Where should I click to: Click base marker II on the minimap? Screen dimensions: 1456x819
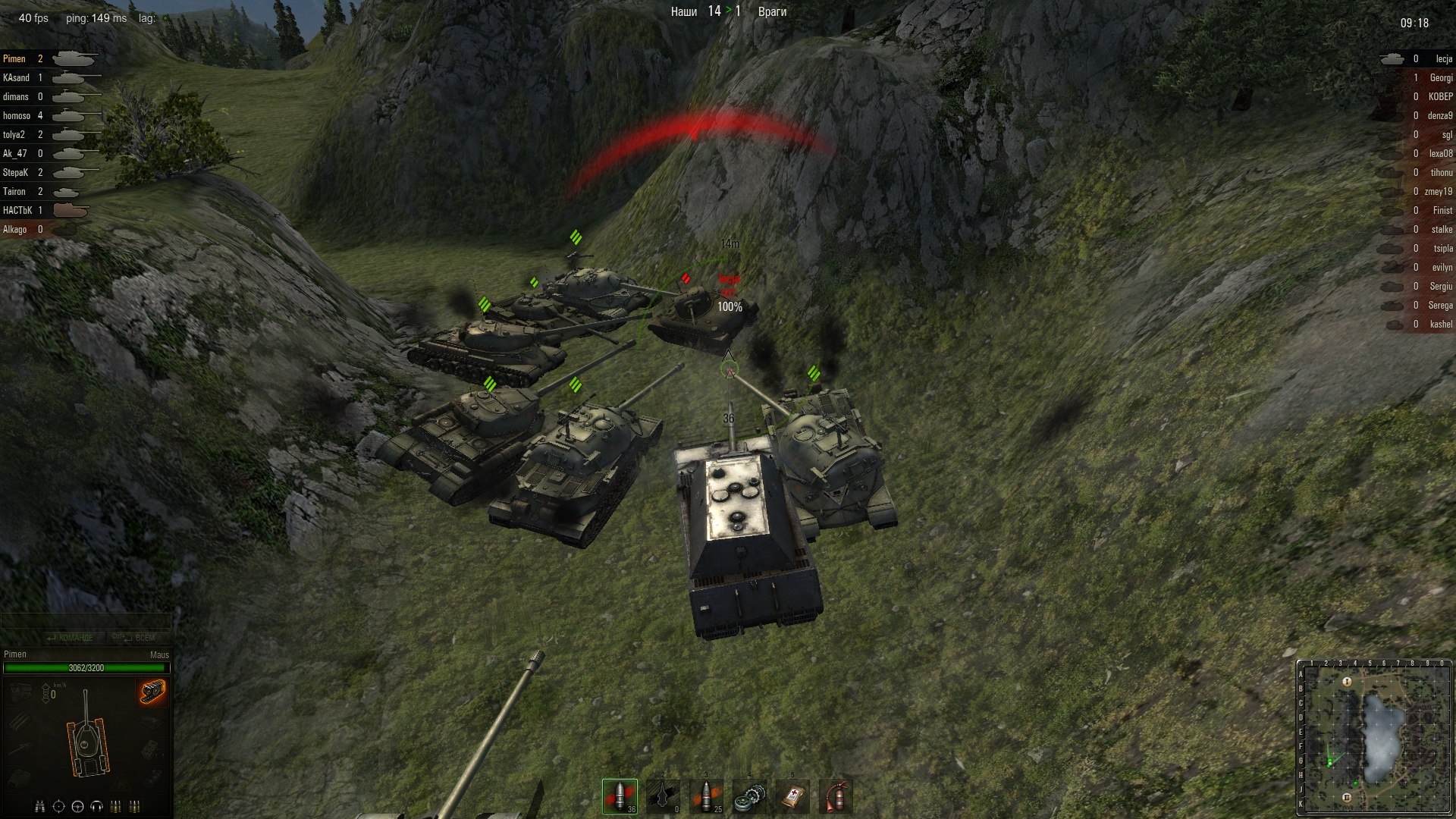(x=1347, y=797)
